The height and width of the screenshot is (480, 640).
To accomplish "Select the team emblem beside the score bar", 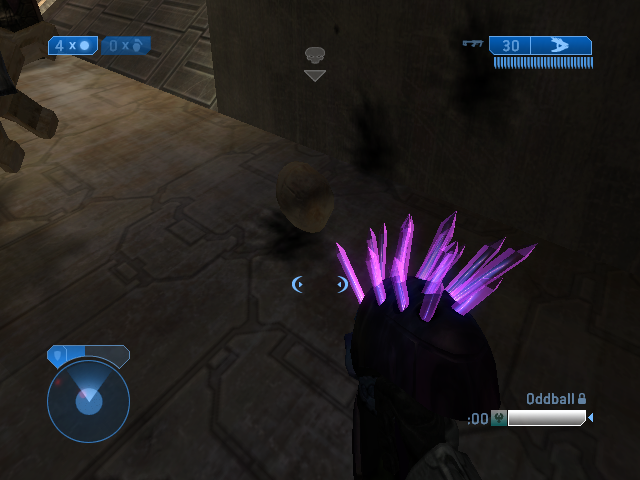I will [x=498, y=418].
